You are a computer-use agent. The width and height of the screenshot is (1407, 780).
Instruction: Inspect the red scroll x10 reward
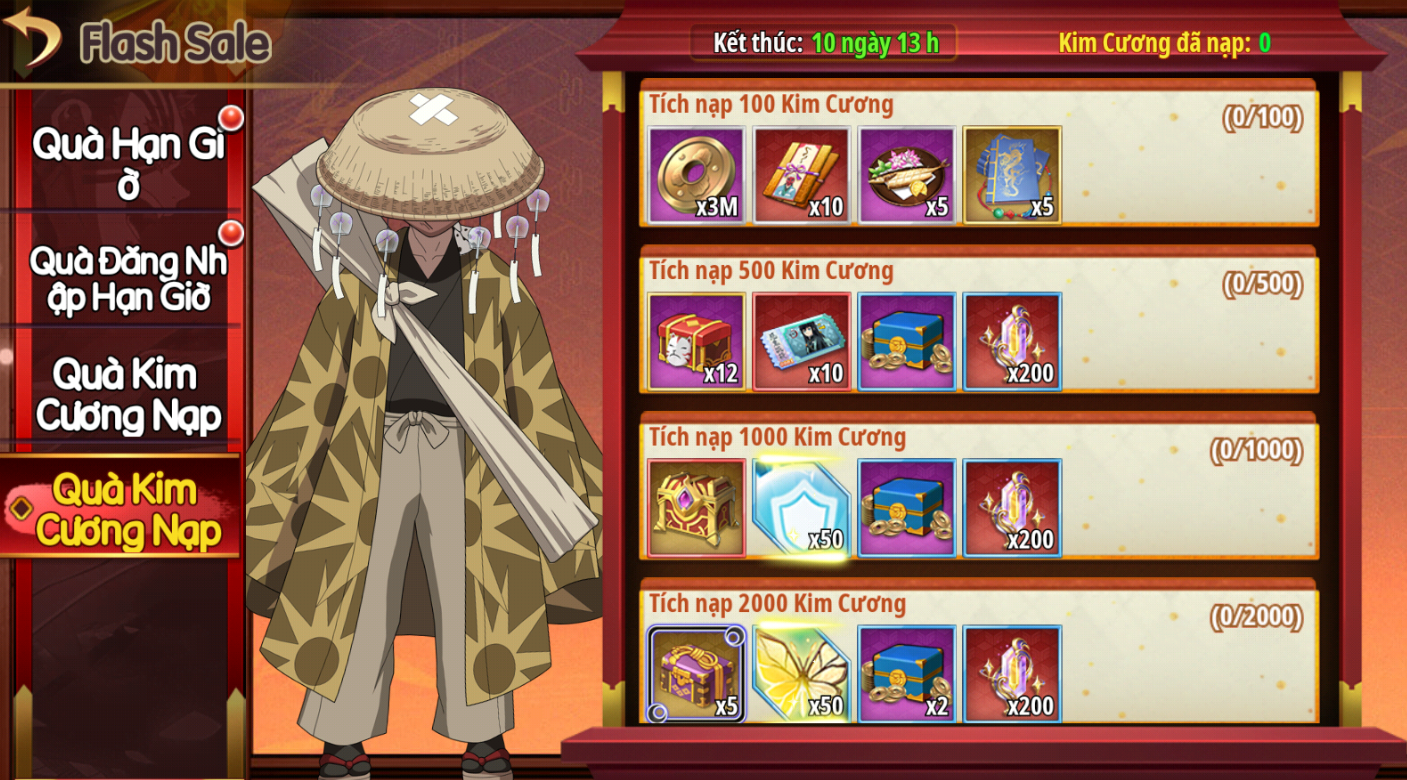801,175
